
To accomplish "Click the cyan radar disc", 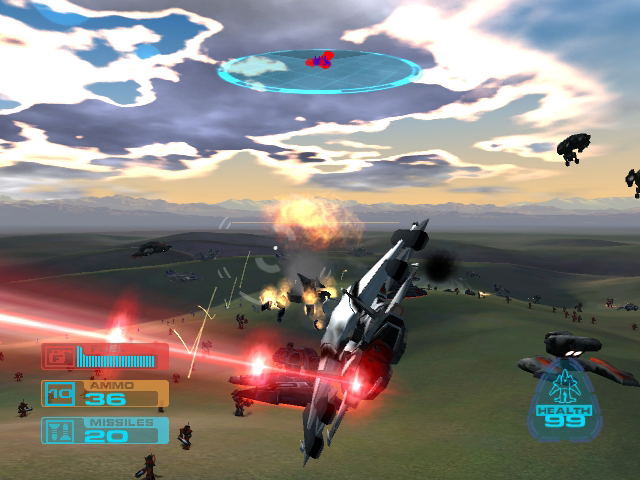I will click(x=319, y=71).
